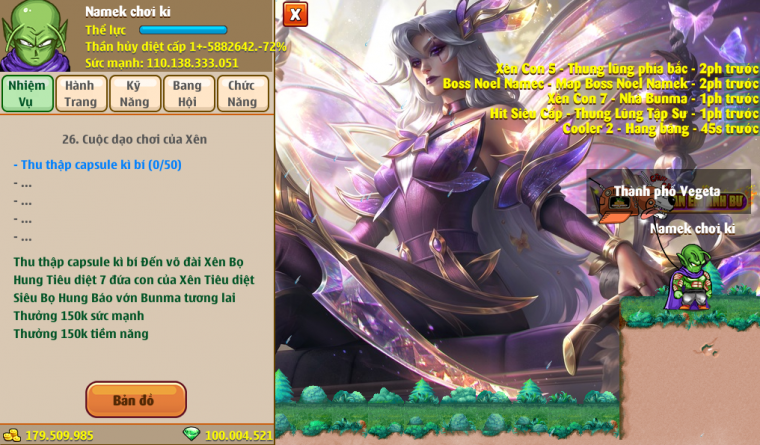This screenshot has height=445, width=760.
Task: Click the Bản đồ button
Action: [136, 400]
